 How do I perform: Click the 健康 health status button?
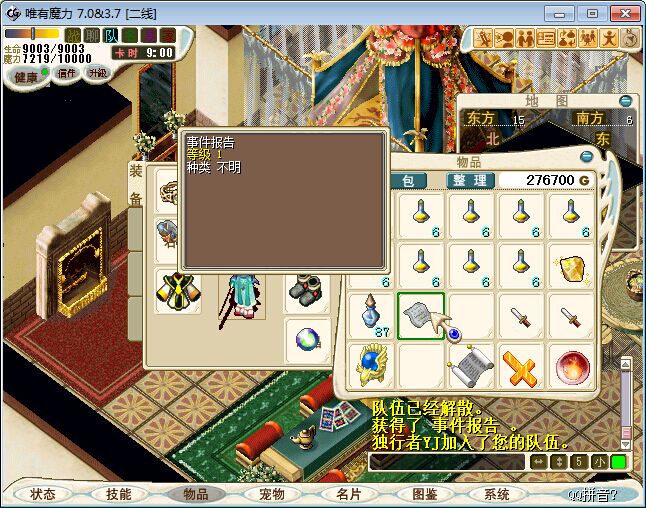pyautogui.click(x=26, y=77)
